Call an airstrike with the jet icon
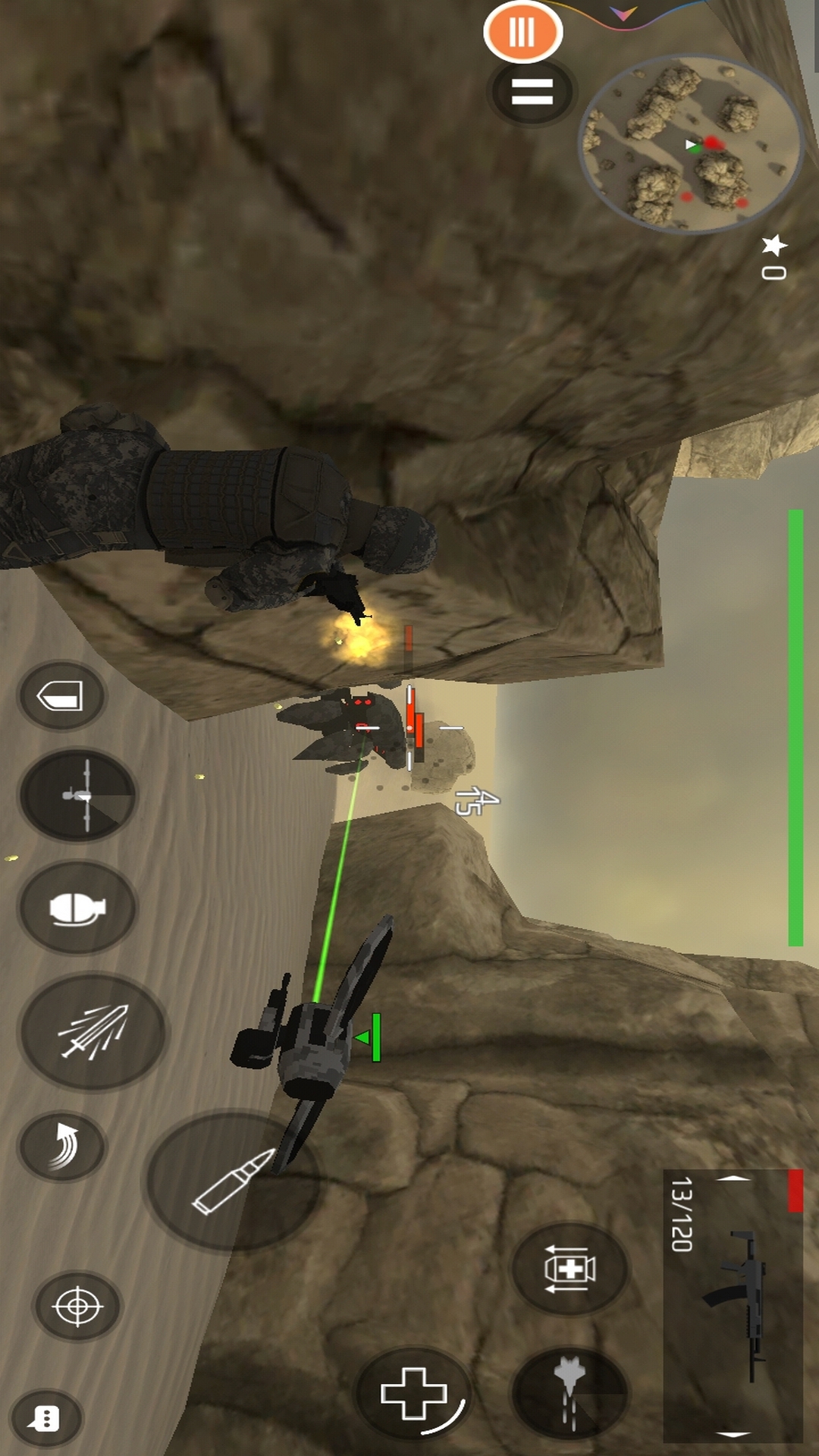Screen dimensions: 819x1456 coord(570,1392)
